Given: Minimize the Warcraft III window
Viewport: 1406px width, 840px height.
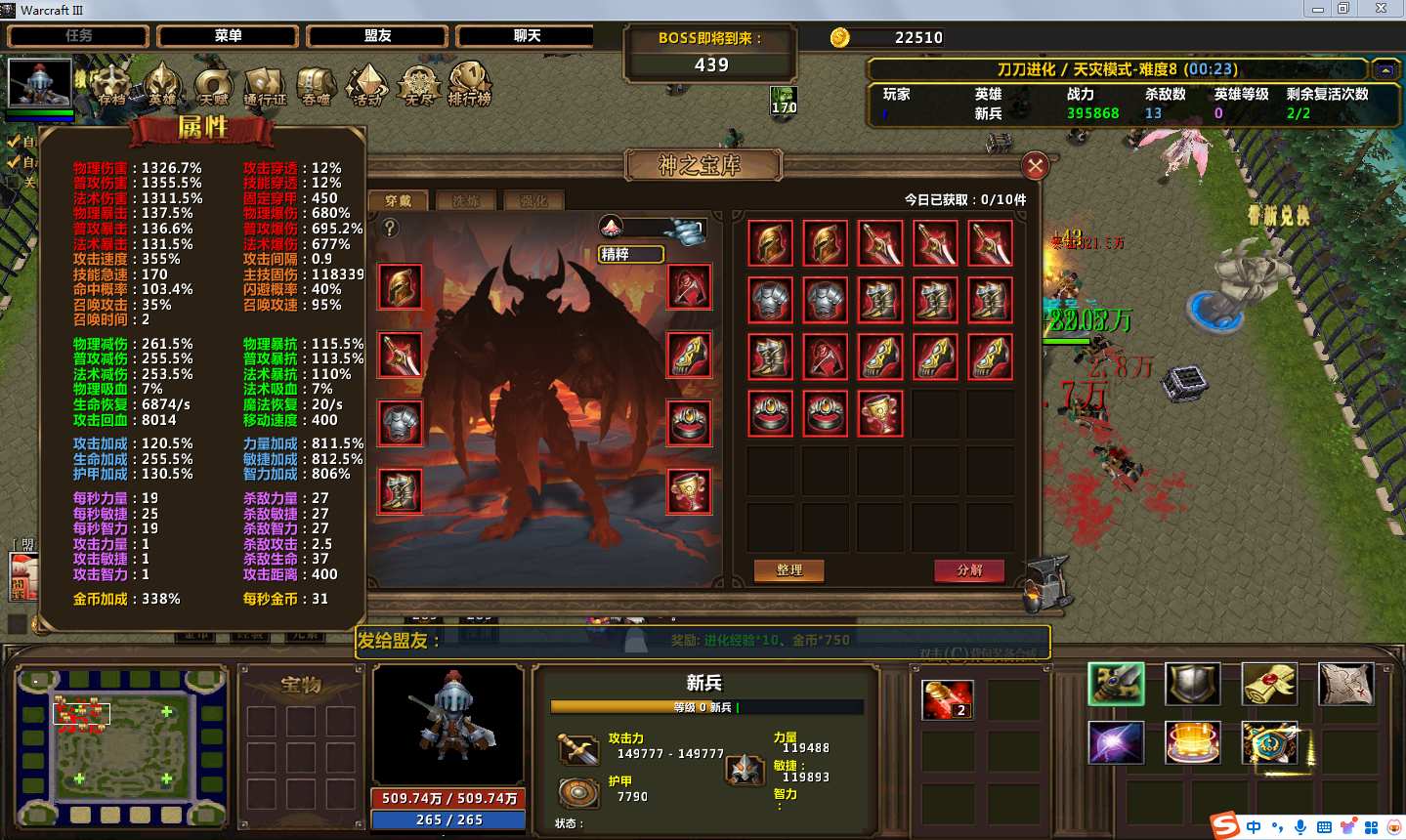Looking at the screenshot, I should [x=1318, y=9].
